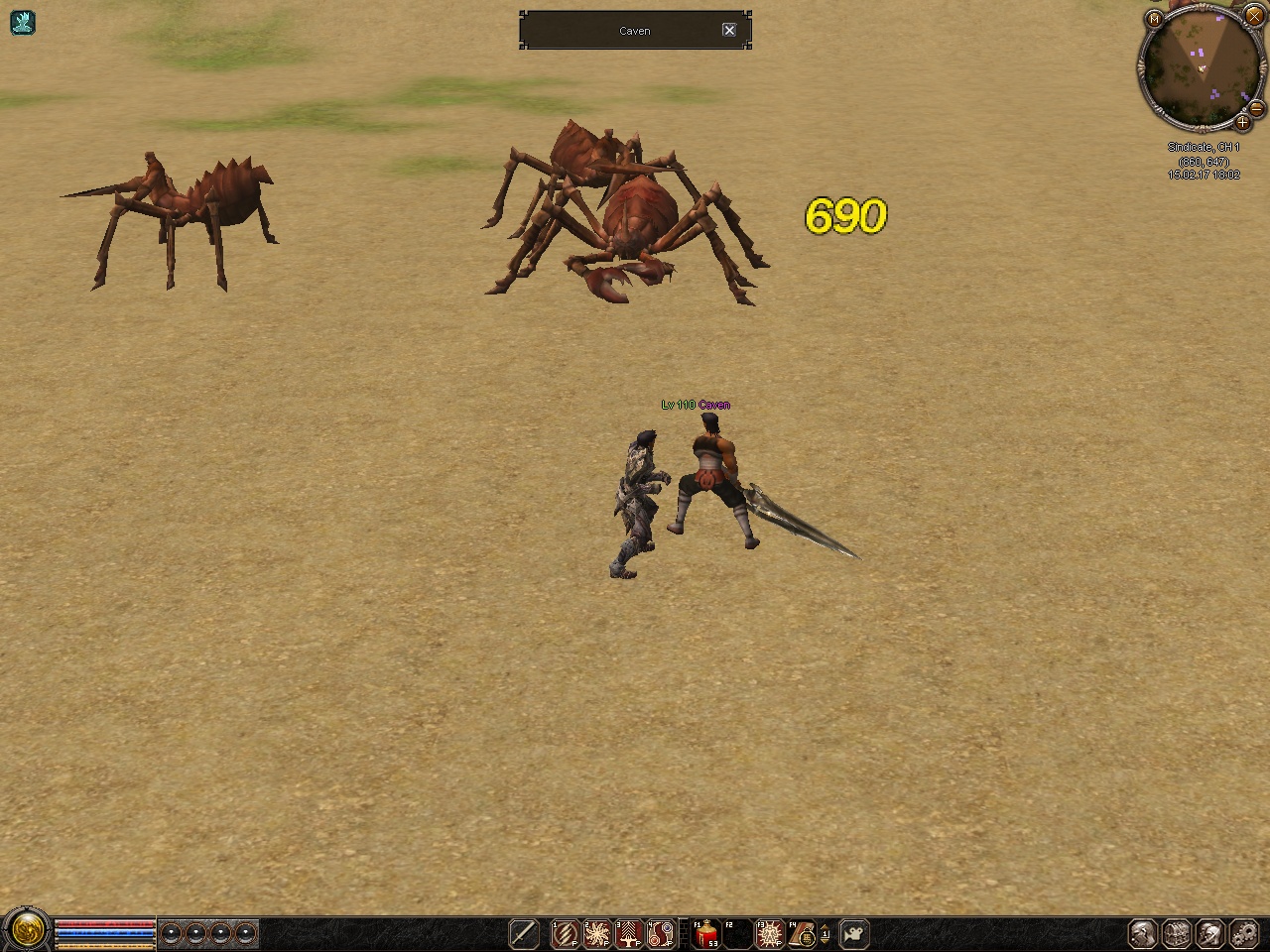The width and height of the screenshot is (1270, 952).
Task: Open the large map with the M button
Action: click(x=1154, y=19)
